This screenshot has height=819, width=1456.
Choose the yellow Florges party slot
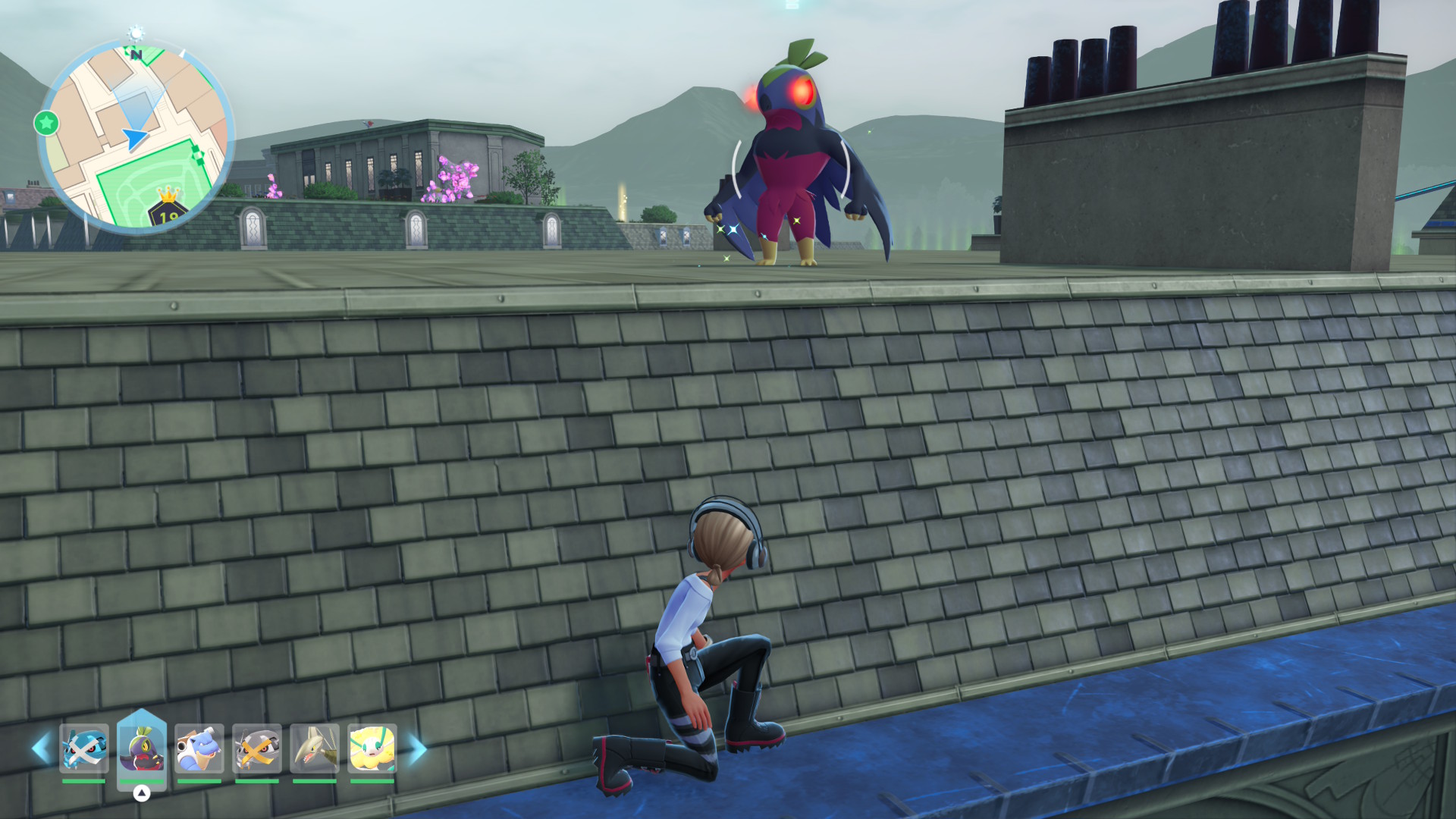pos(372,748)
